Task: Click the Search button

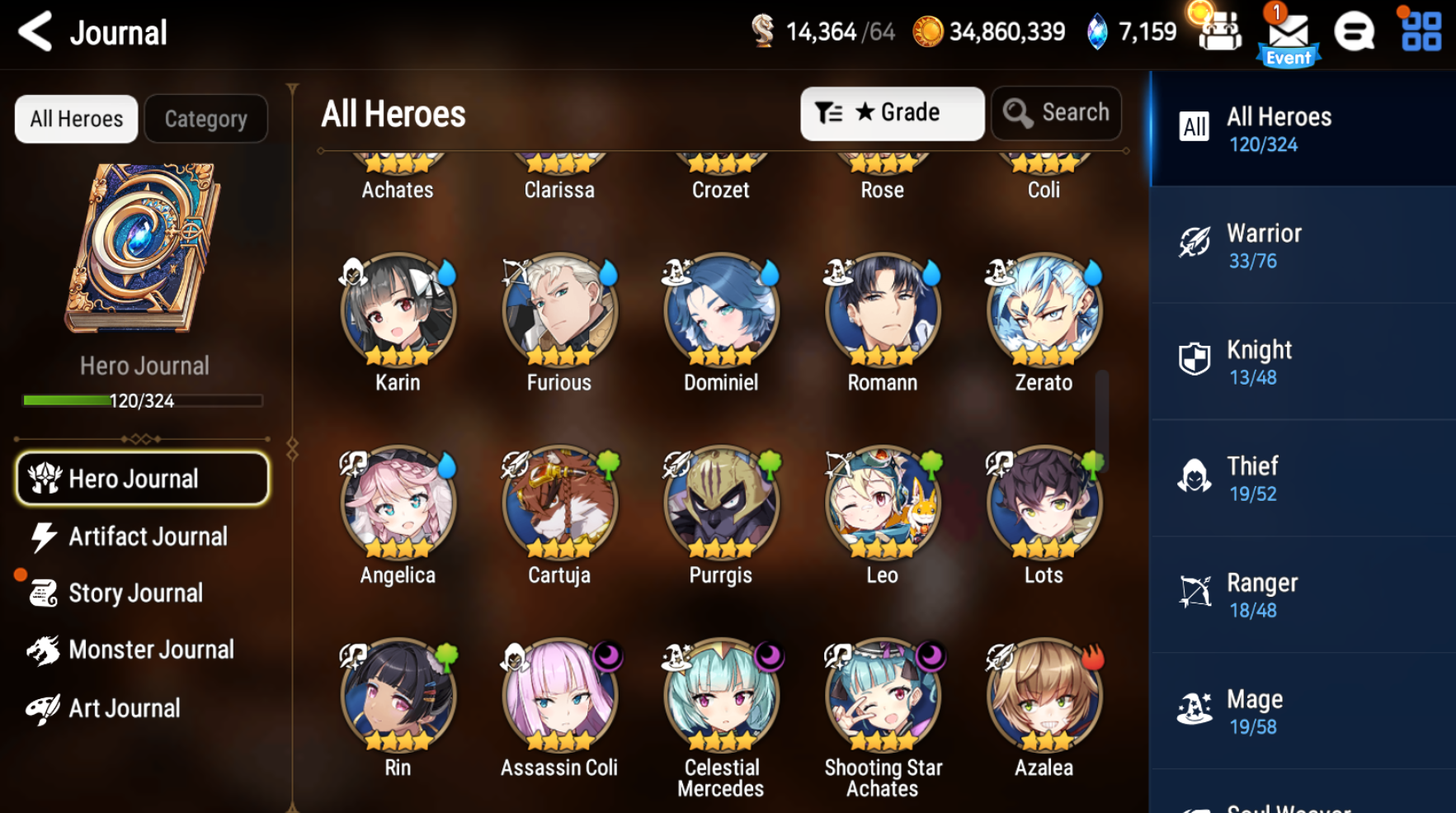Action: coord(1056,113)
